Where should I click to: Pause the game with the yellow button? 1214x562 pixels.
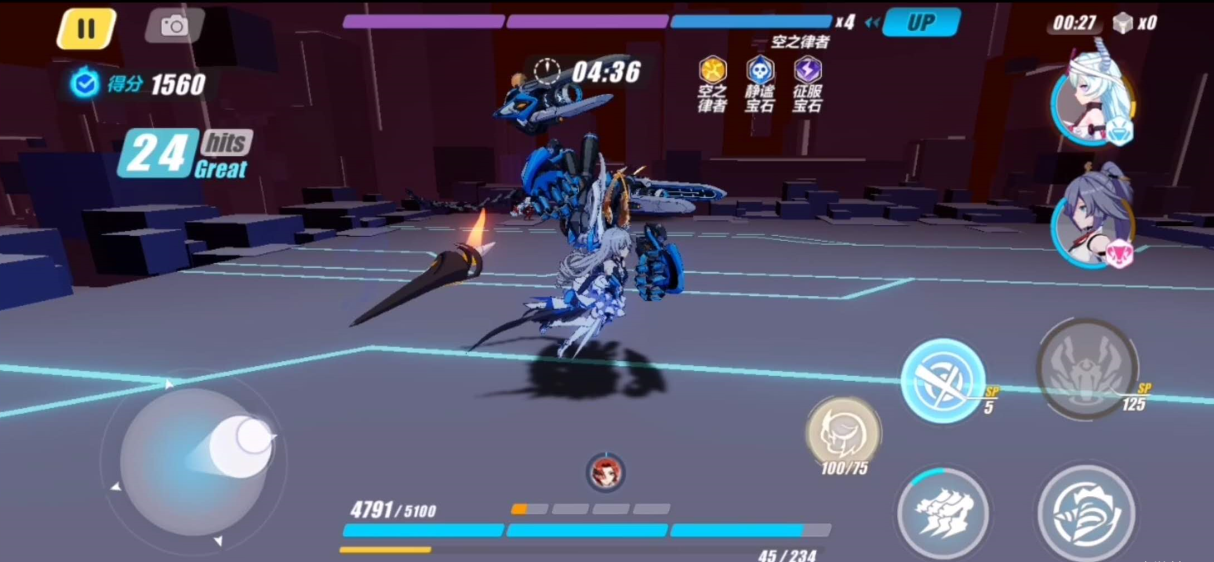click(x=86, y=28)
